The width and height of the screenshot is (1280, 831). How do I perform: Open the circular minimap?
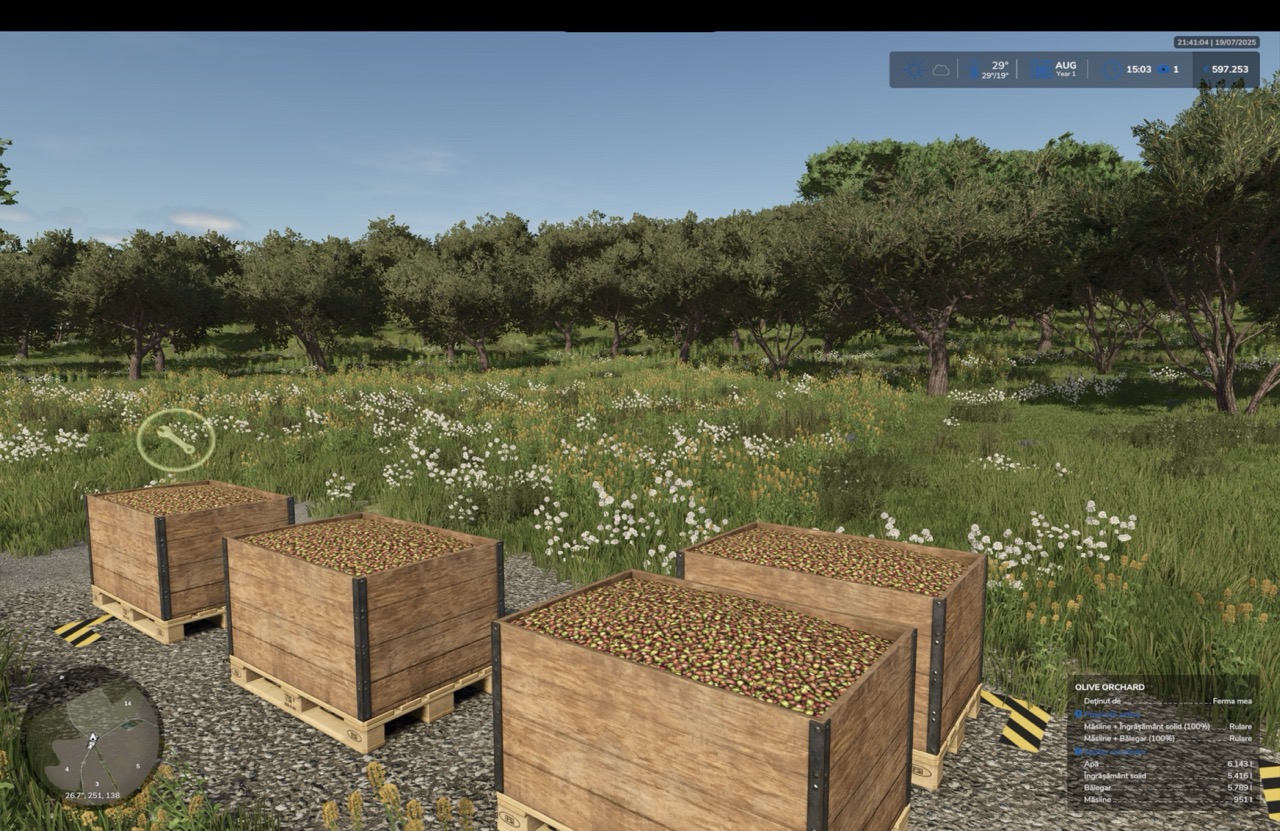[x=92, y=737]
